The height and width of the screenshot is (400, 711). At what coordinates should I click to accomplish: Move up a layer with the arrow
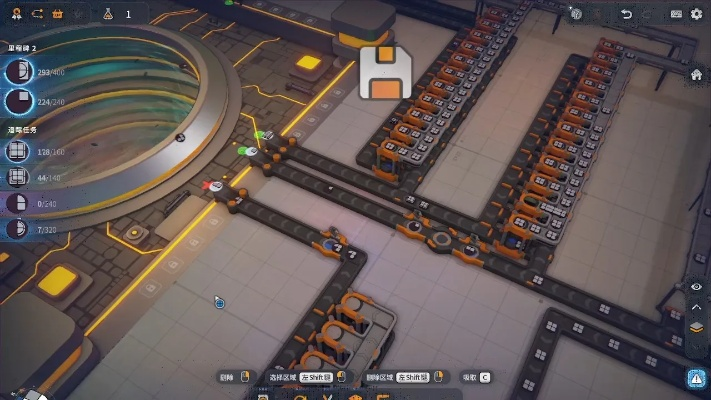(697, 307)
